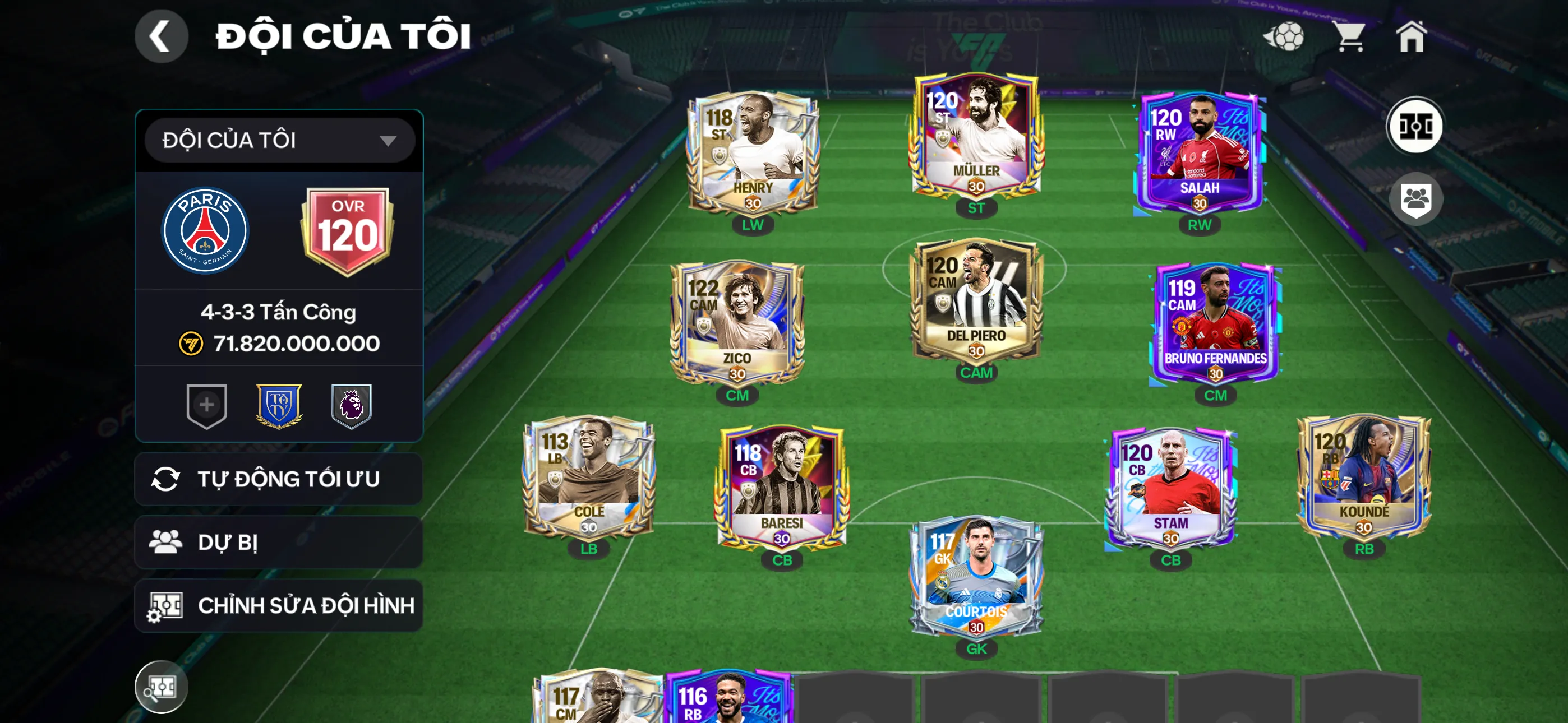The width and height of the screenshot is (1568, 723).
Task: Open Salah's RW player card
Action: [x=1199, y=152]
